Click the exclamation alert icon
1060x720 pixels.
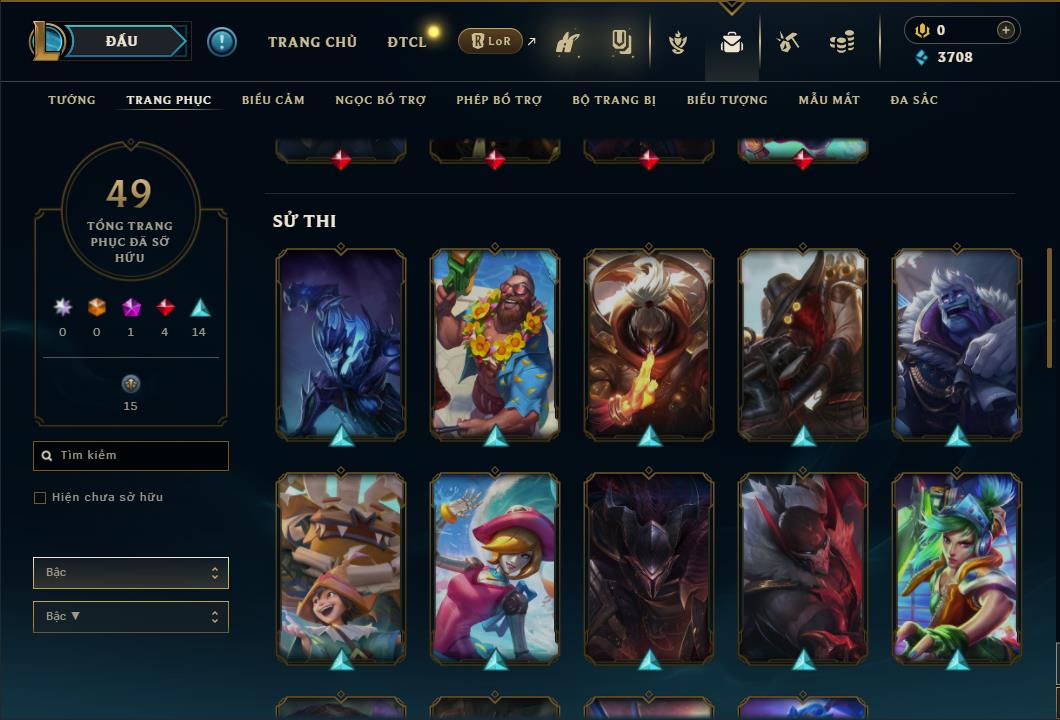222,42
